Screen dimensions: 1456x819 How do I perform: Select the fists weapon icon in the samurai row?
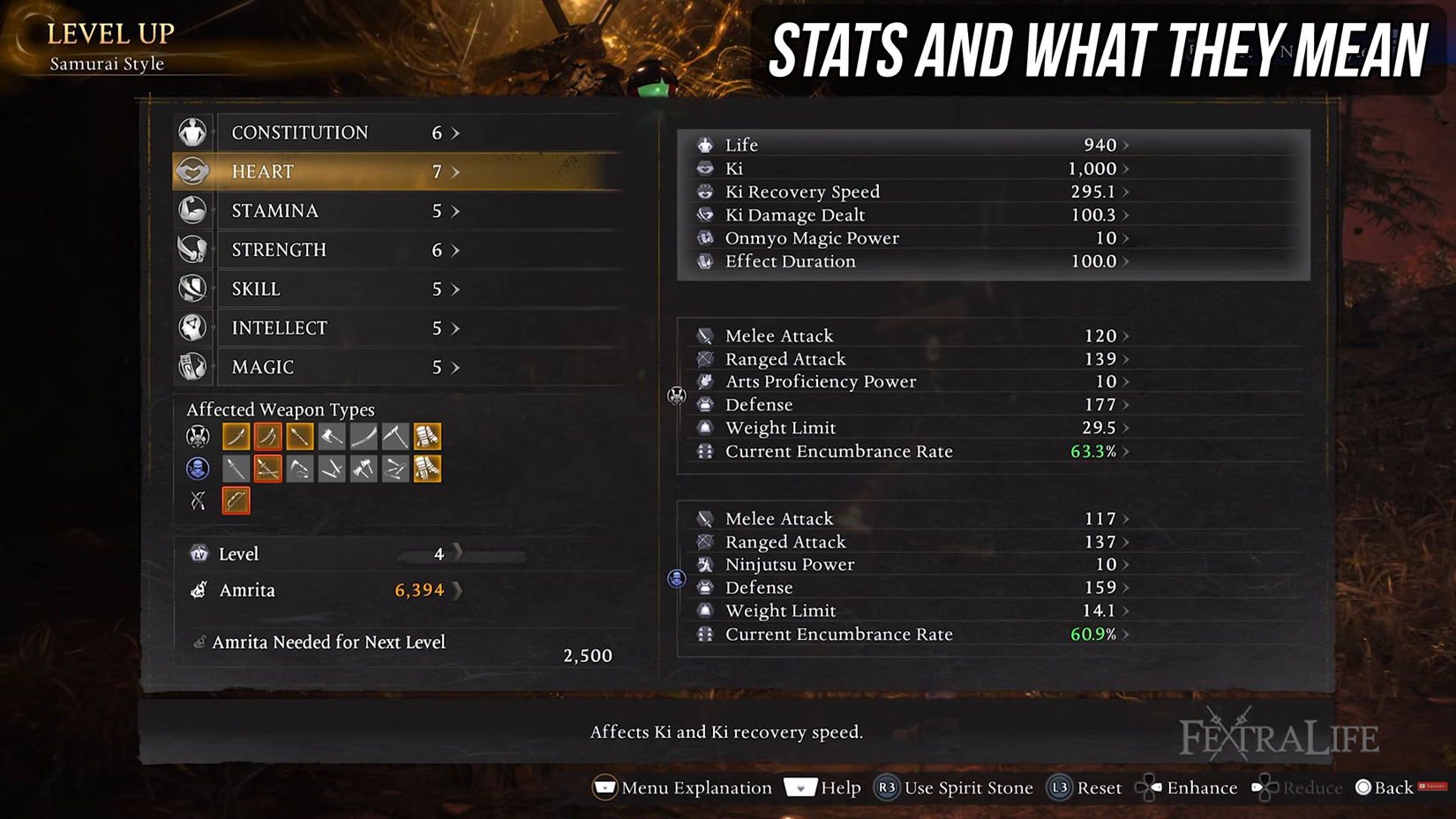[x=426, y=435]
